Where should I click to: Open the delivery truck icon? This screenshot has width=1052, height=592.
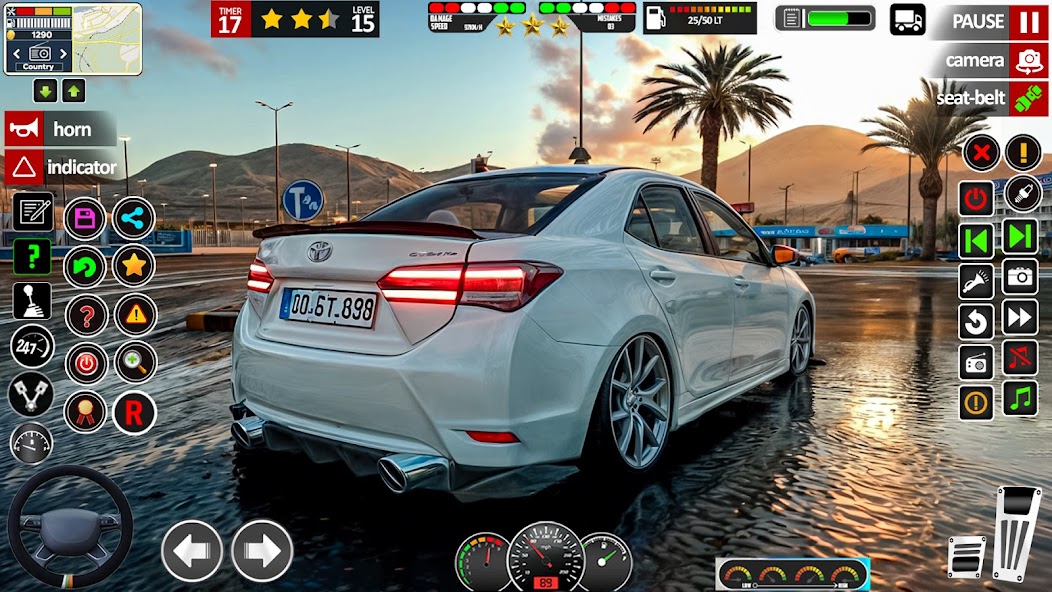907,19
